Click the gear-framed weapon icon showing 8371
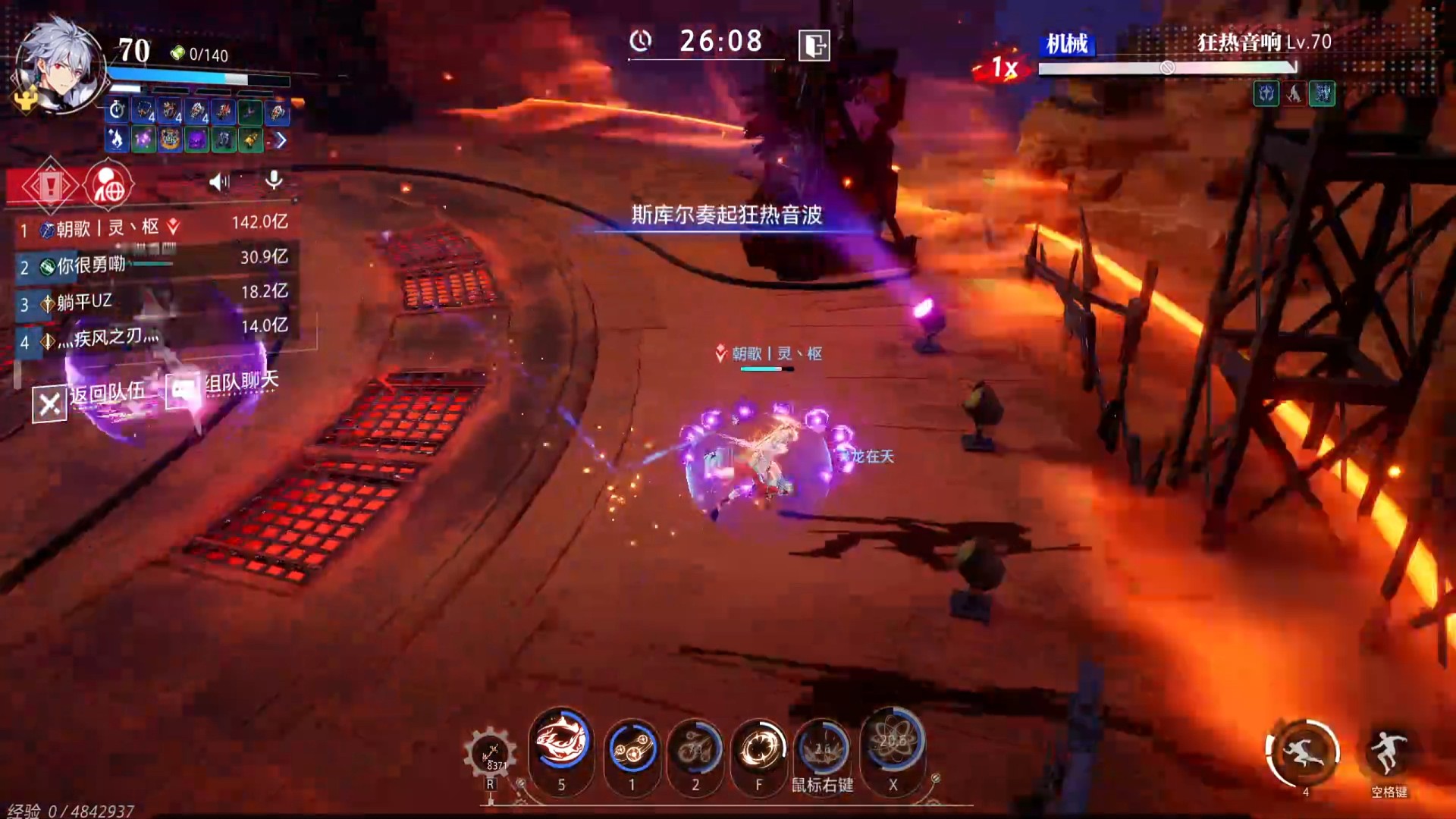The width and height of the screenshot is (1456, 819). point(490,755)
